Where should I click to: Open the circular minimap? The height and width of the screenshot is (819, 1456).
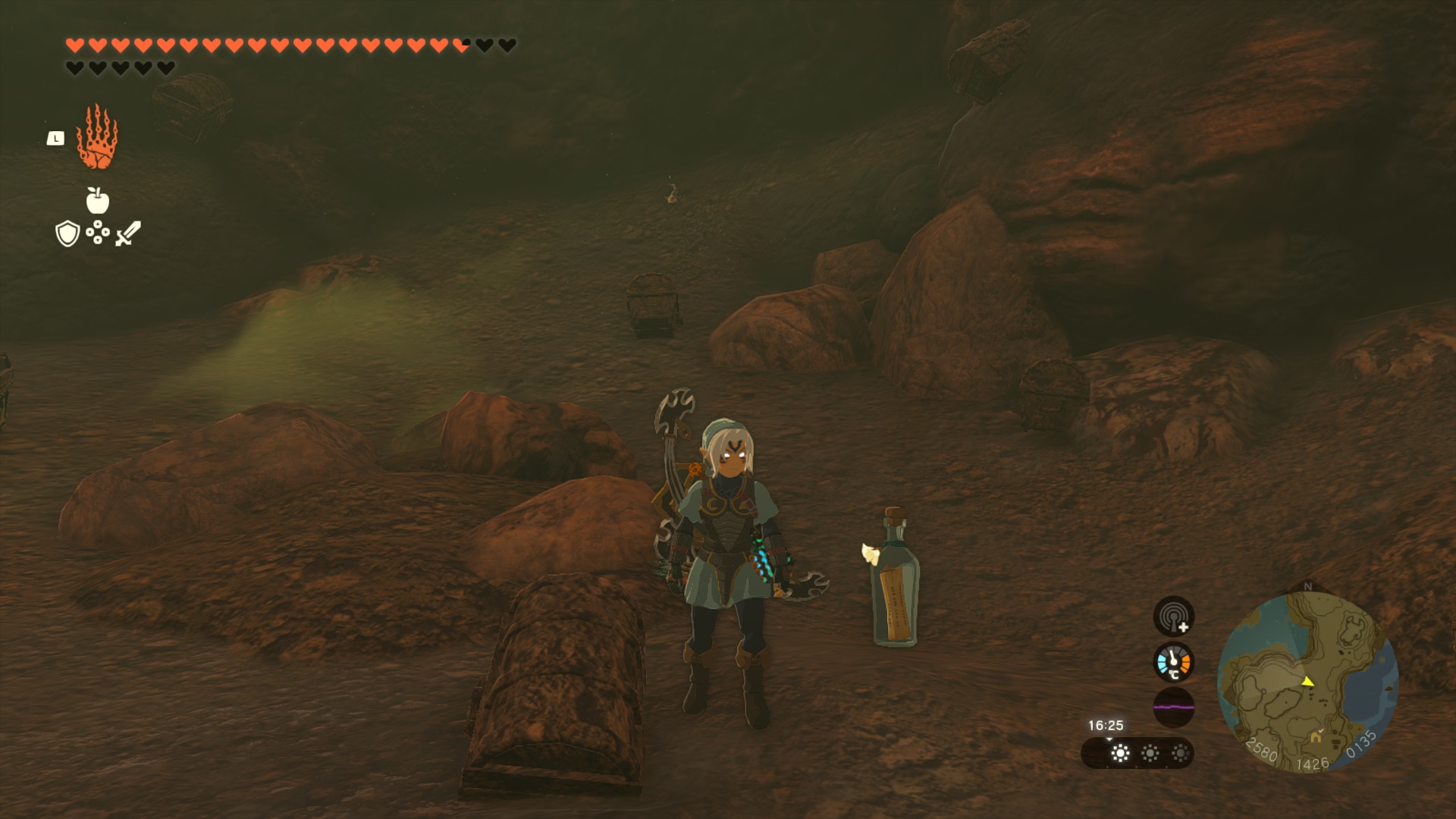1307,682
